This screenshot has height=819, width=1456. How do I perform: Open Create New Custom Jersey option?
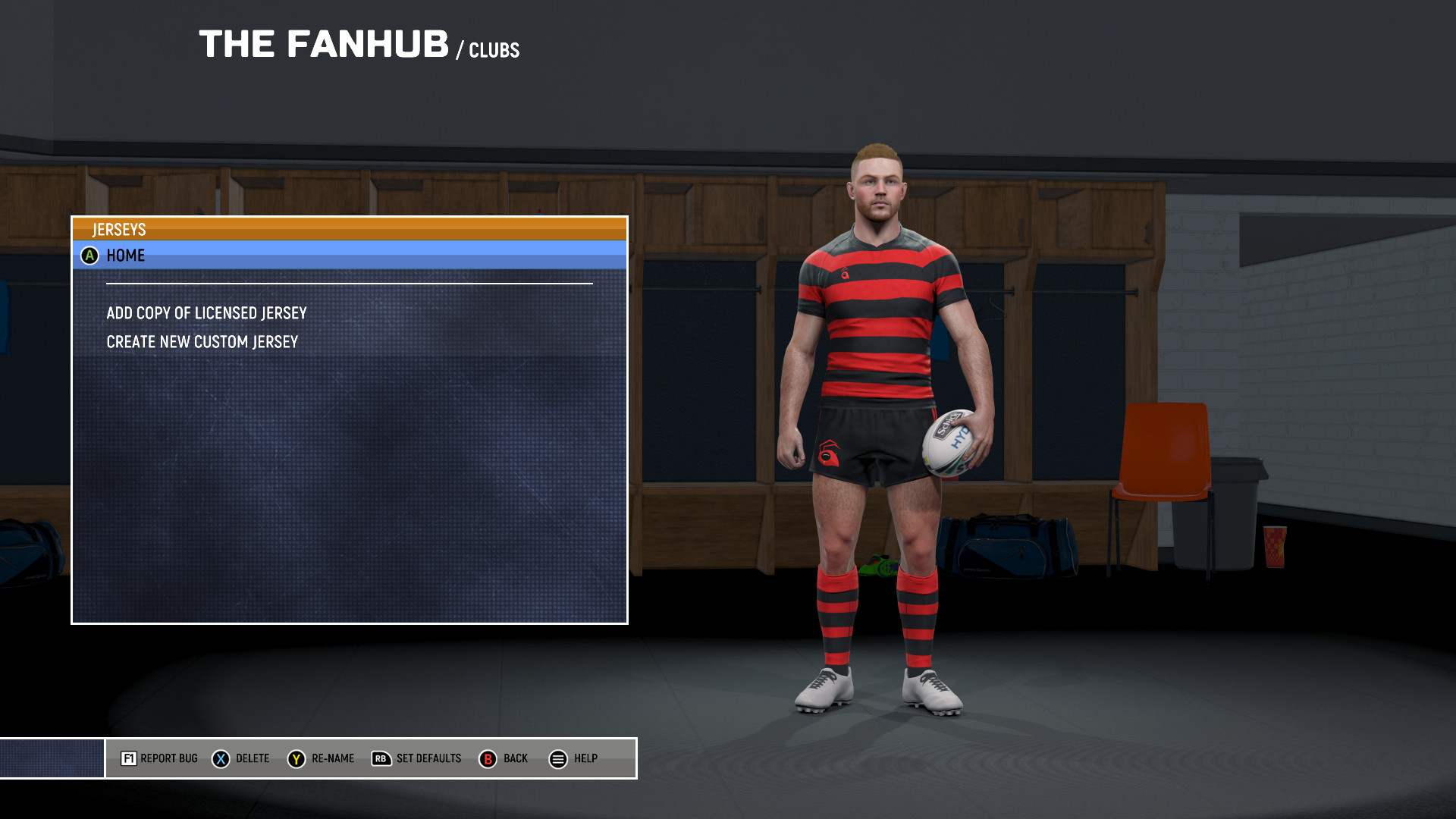[202, 340]
